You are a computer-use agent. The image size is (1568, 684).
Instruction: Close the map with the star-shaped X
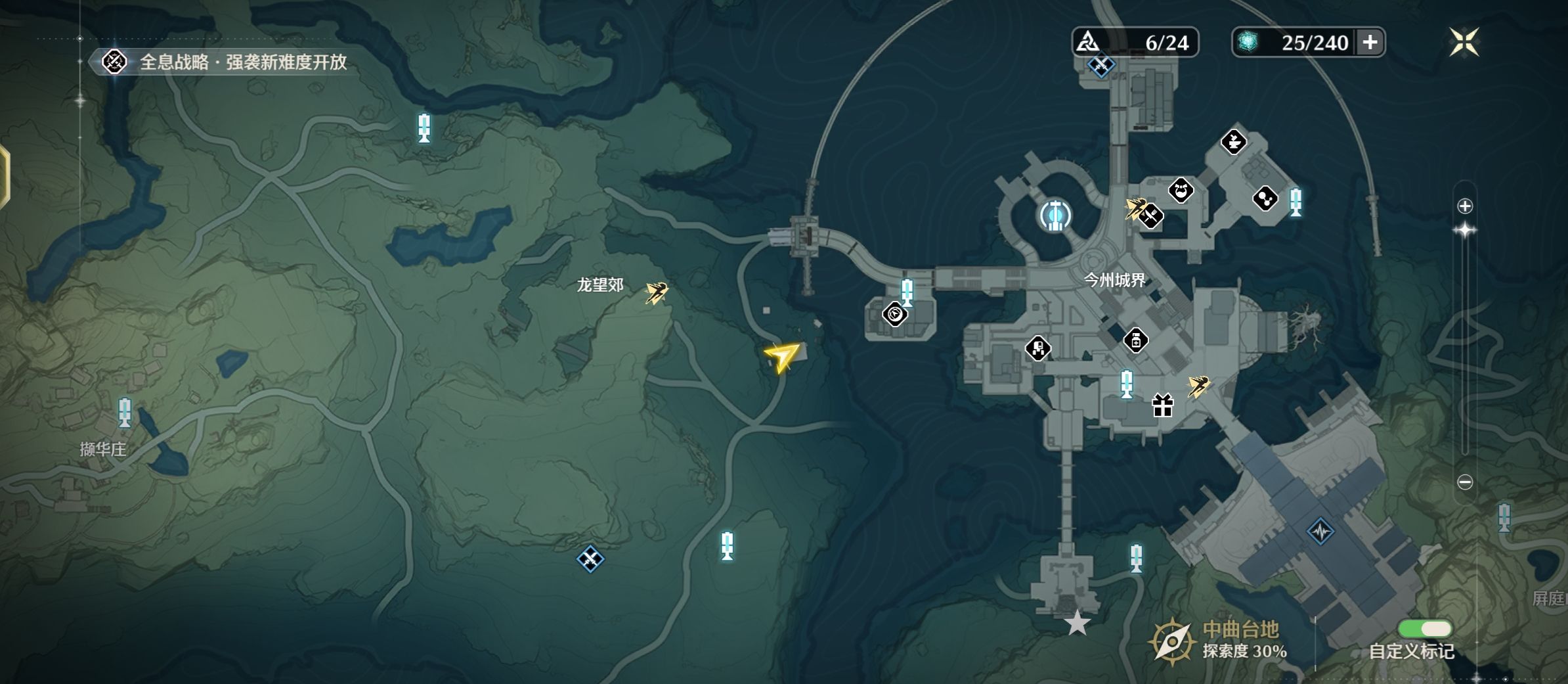1464,43
